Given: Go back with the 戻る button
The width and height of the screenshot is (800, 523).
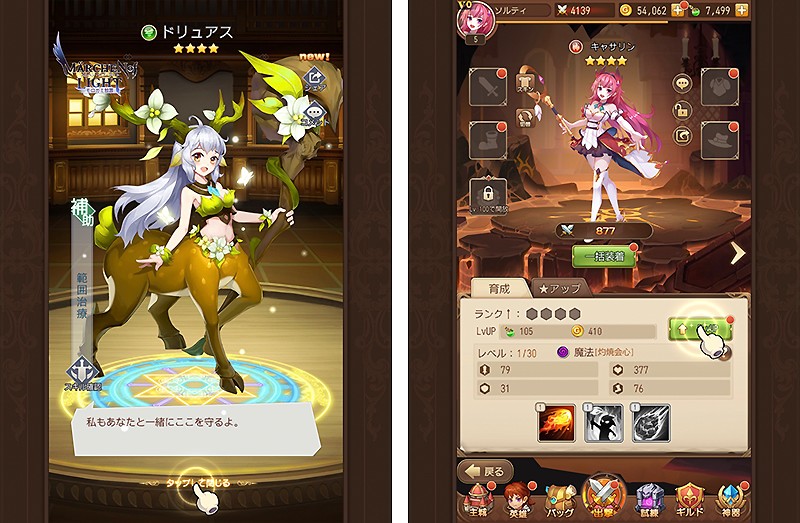Looking at the screenshot, I should 486,471.
